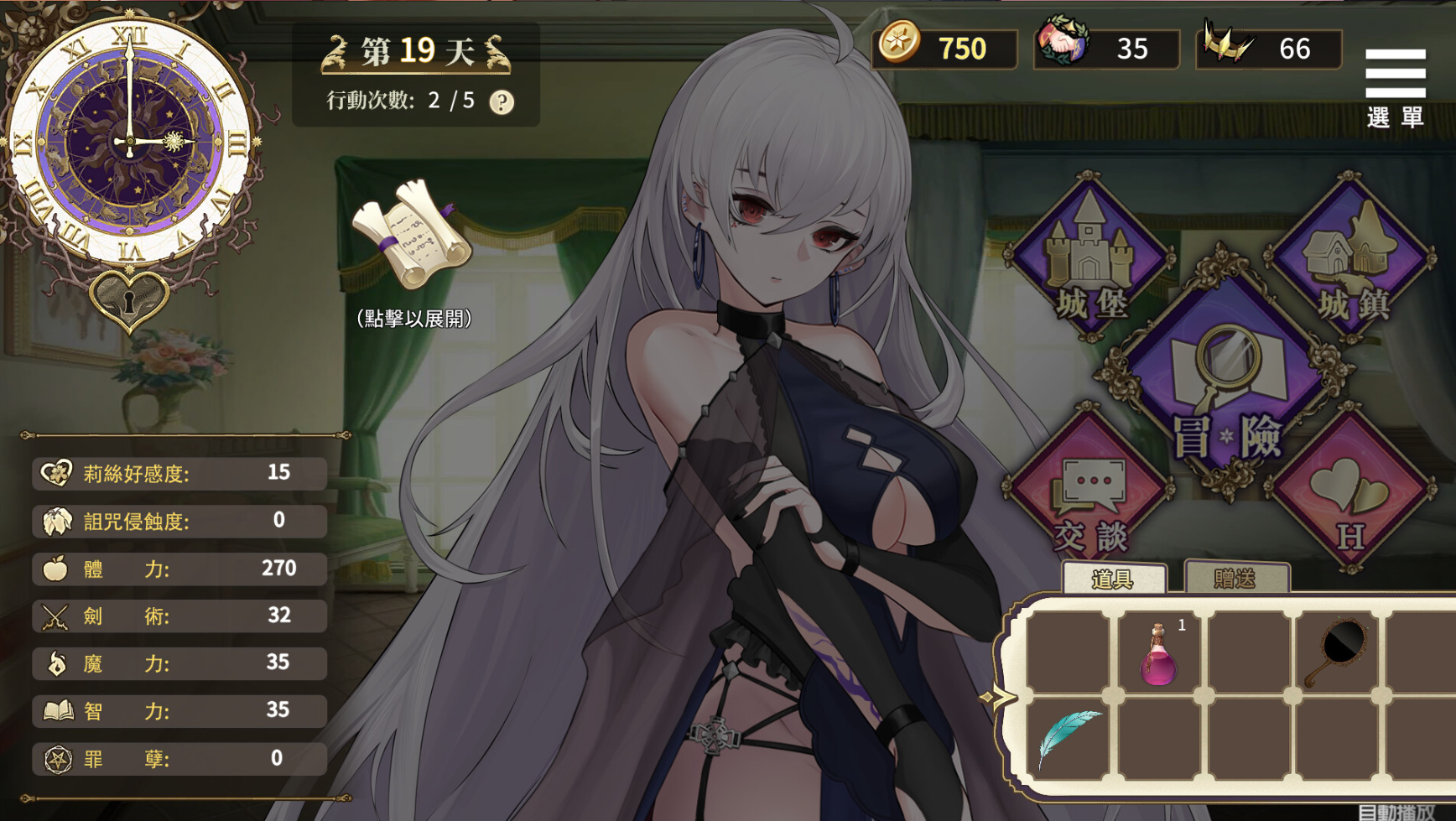
Task: Click the arrow beside the inventory panel
Action: (x=997, y=698)
